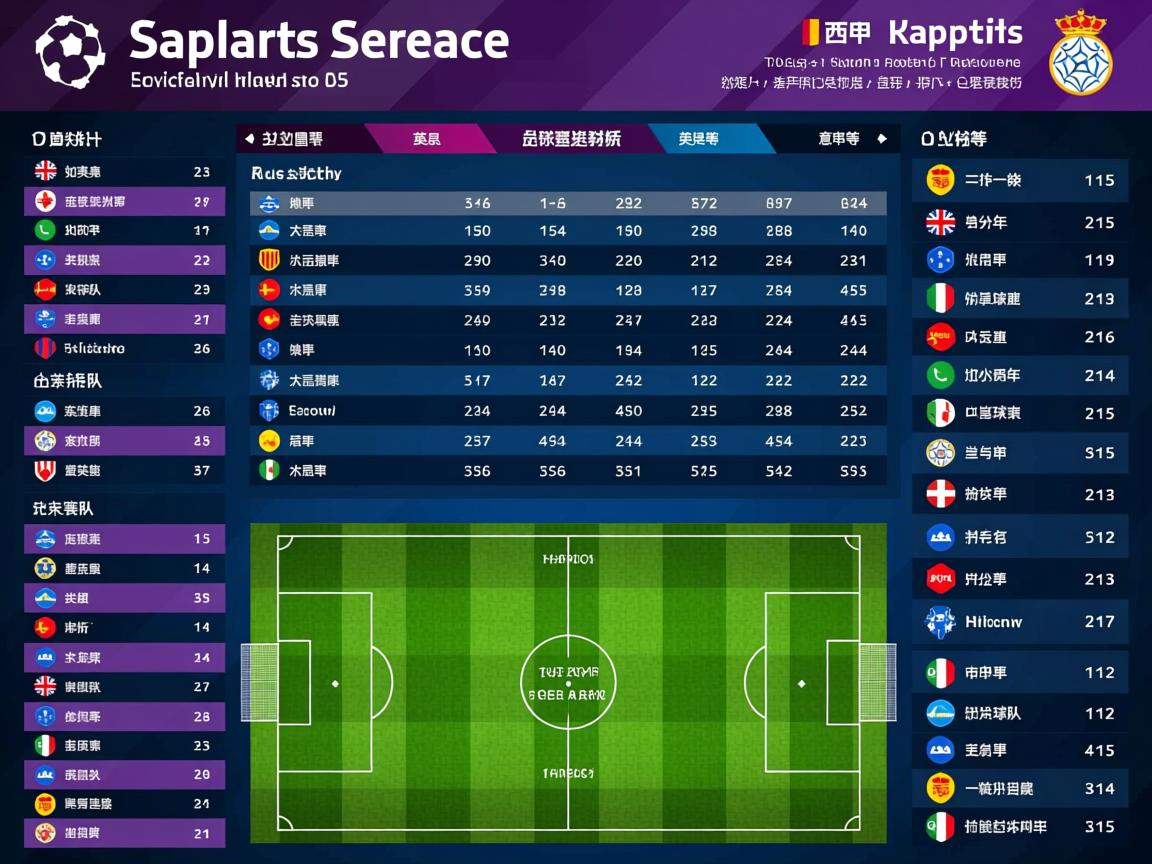Select the table row starting with 517
Screen dimensions: 1152x864
[567, 381]
